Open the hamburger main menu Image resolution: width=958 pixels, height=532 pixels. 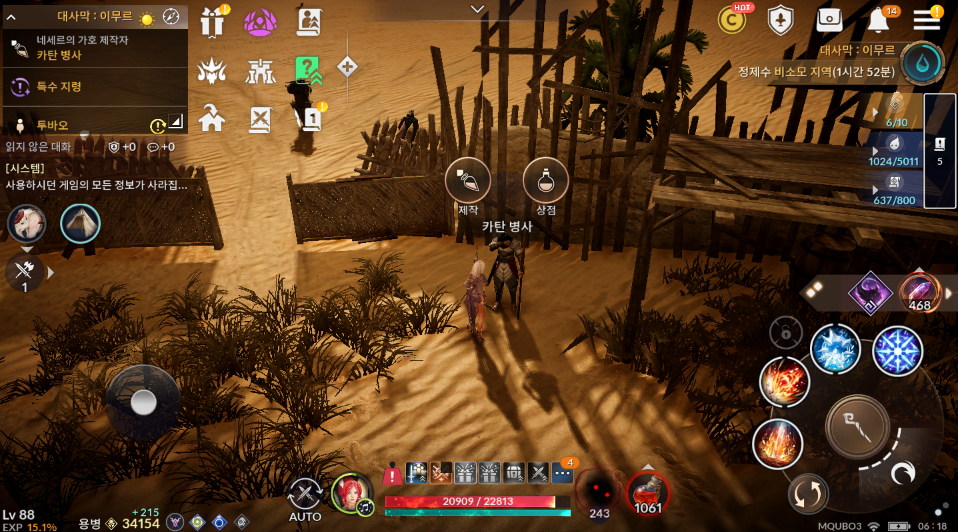(927, 21)
